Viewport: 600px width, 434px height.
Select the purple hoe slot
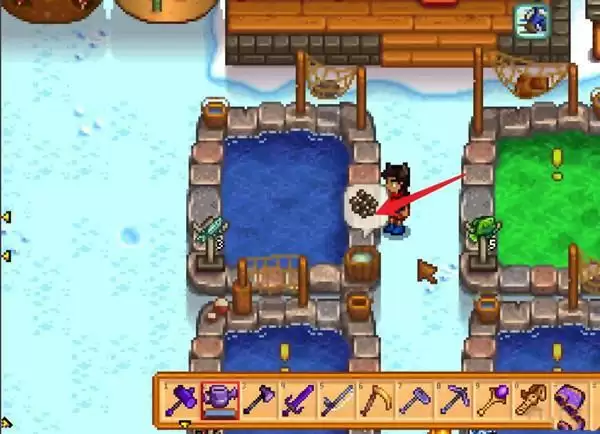pos(413,401)
